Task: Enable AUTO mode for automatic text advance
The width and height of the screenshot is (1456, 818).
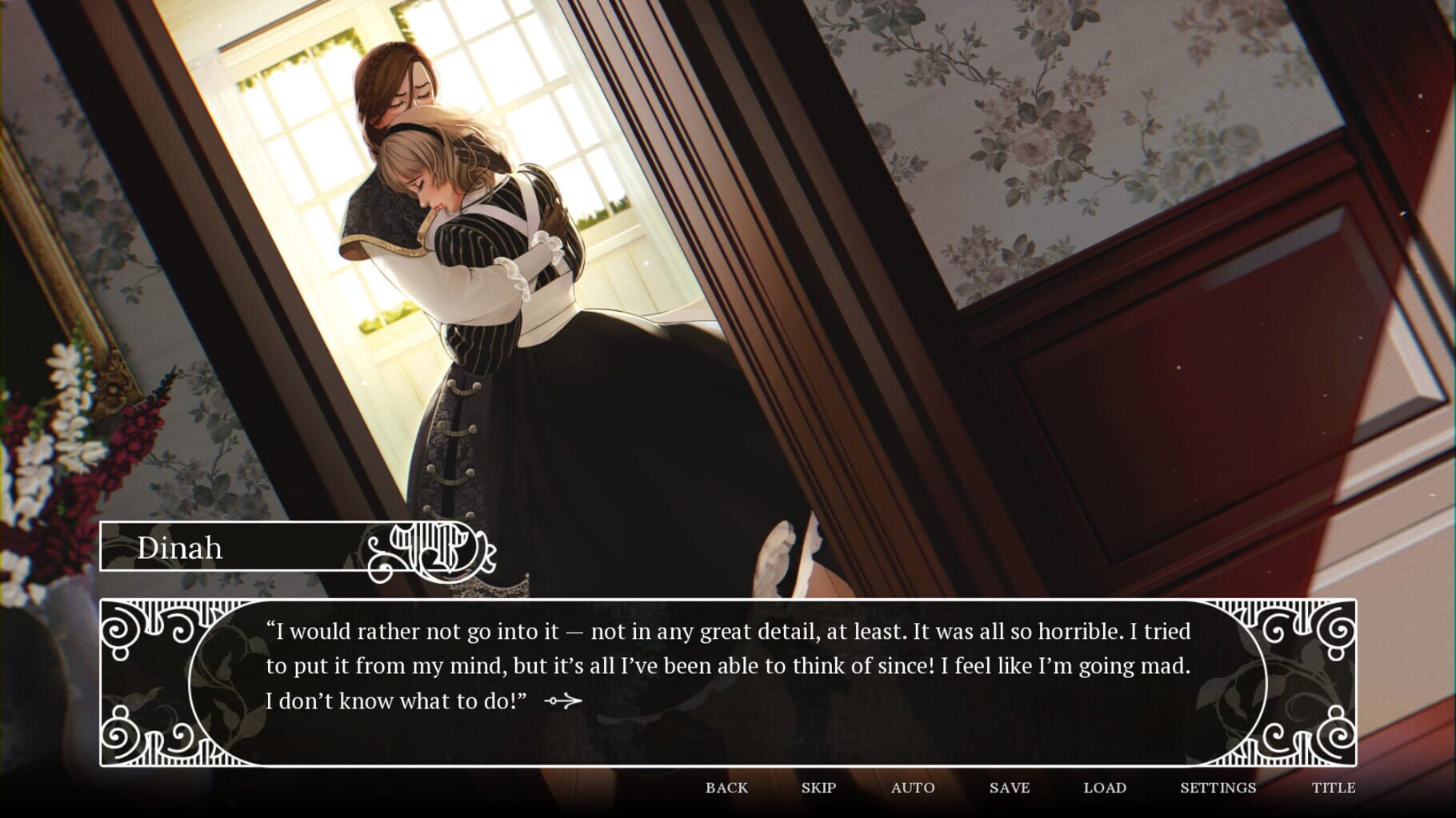Action: (x=912, y=787)
